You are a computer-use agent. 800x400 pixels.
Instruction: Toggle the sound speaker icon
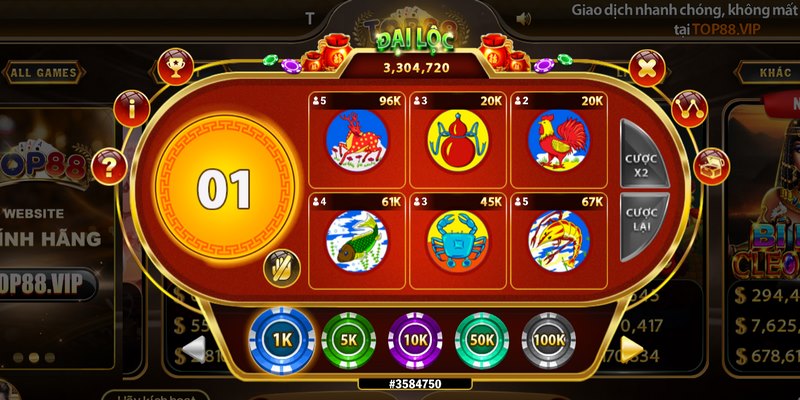pos(522,18)
